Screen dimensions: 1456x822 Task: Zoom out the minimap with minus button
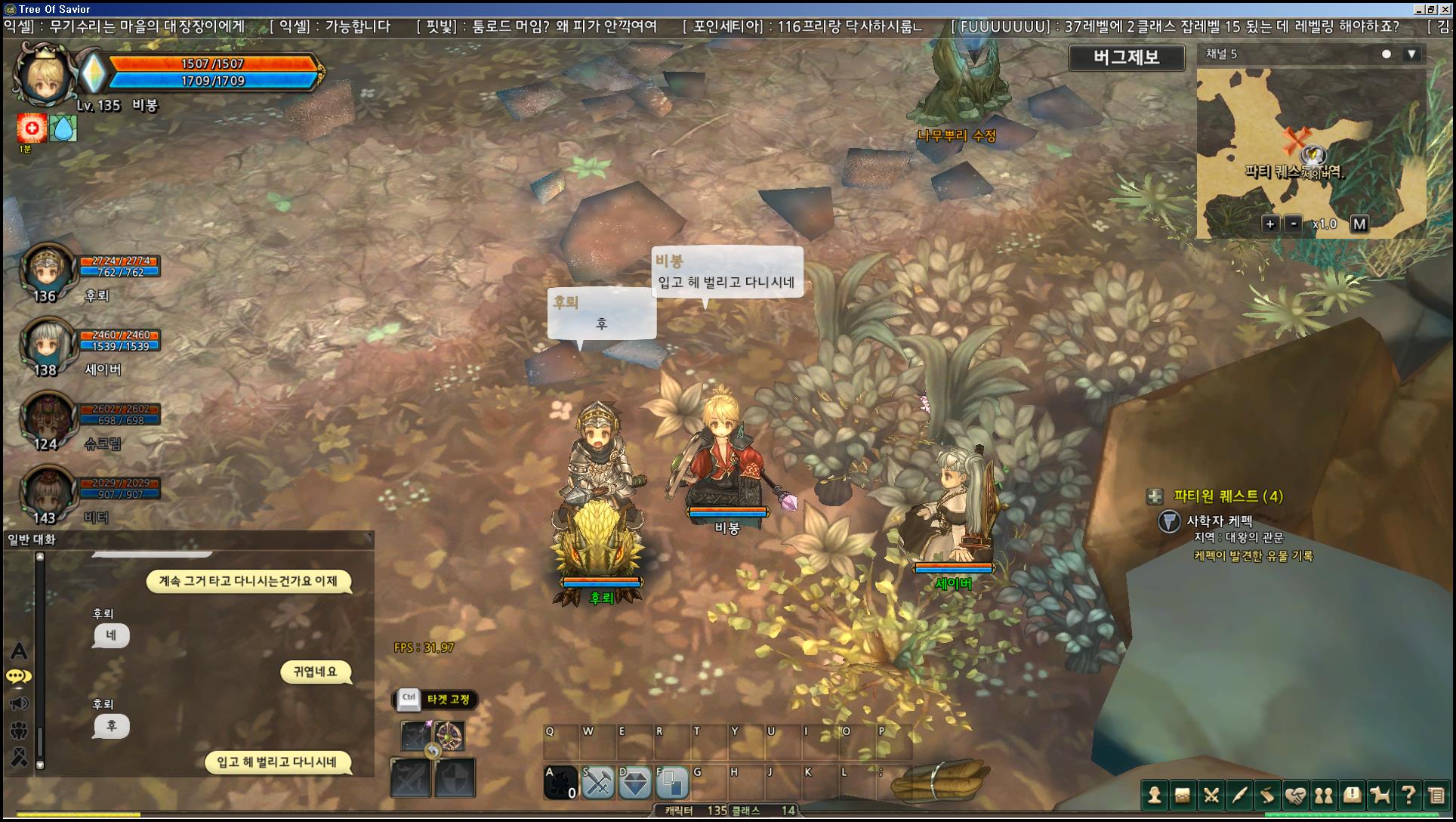[x=1294, y=224]
